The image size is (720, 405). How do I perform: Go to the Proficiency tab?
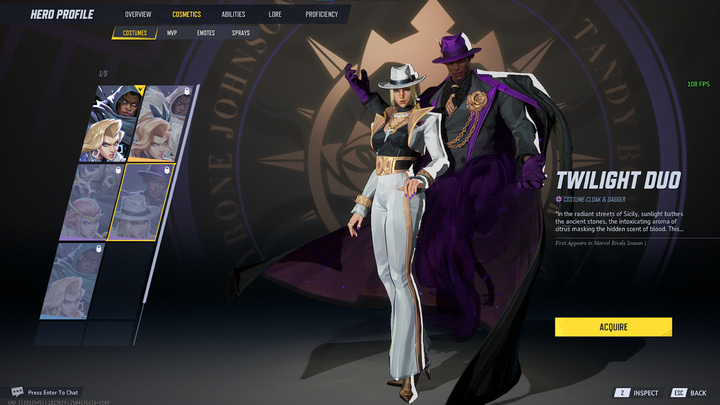321,15
